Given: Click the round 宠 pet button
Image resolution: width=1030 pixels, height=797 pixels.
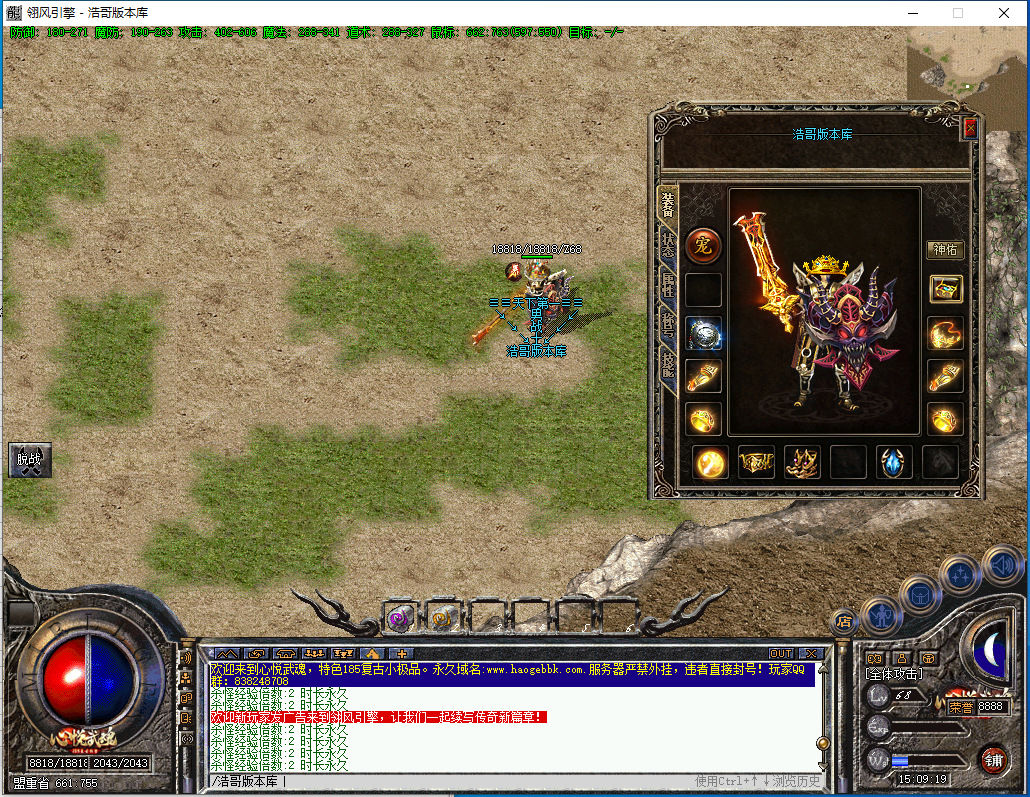Looking at the screenshot, I should tap(703, 245).
